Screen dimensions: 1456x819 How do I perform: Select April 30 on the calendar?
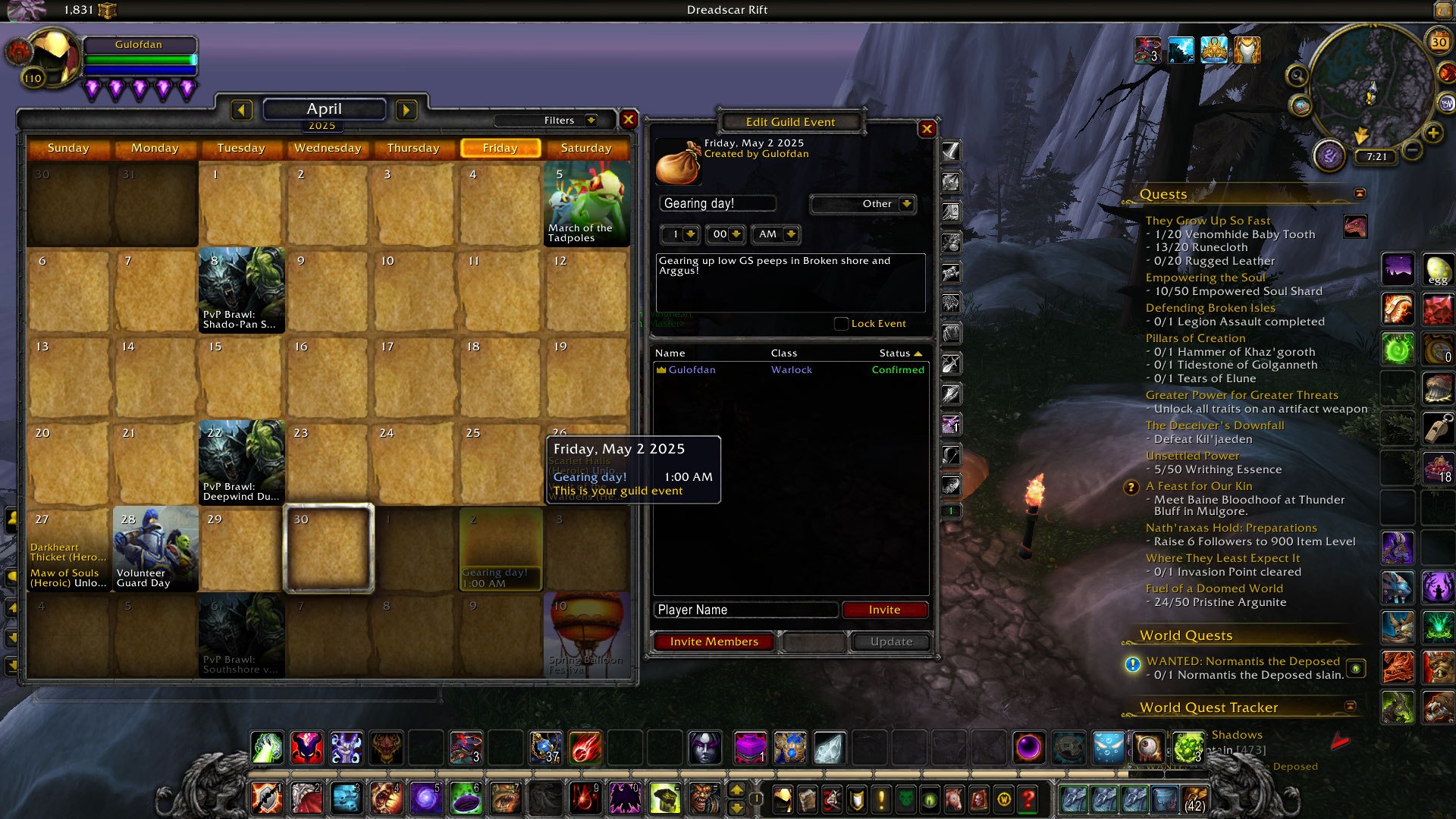coord(328,549)
